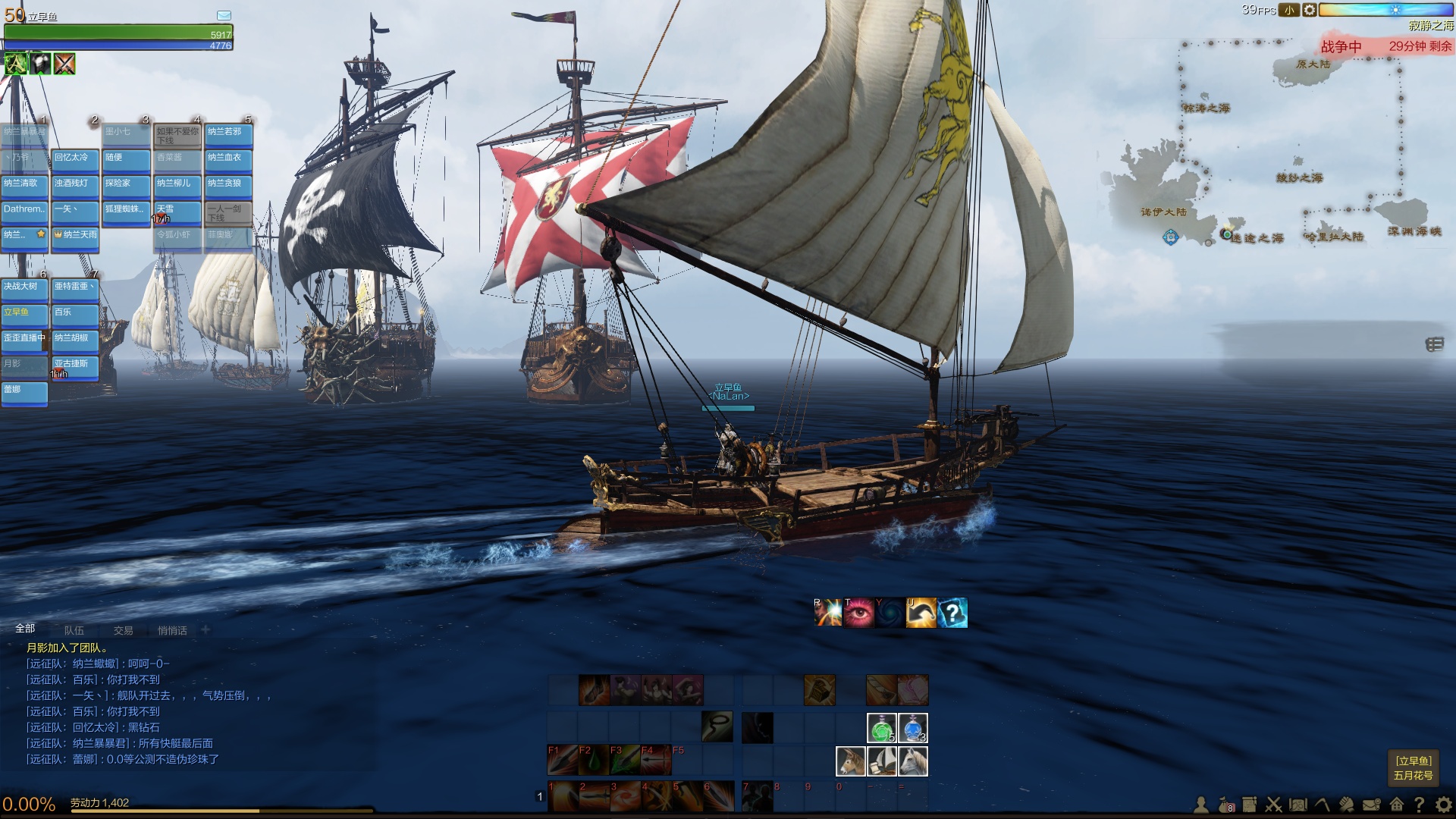
Task: Open the inventory bag icon with badge
Action: click(1225, 805)
